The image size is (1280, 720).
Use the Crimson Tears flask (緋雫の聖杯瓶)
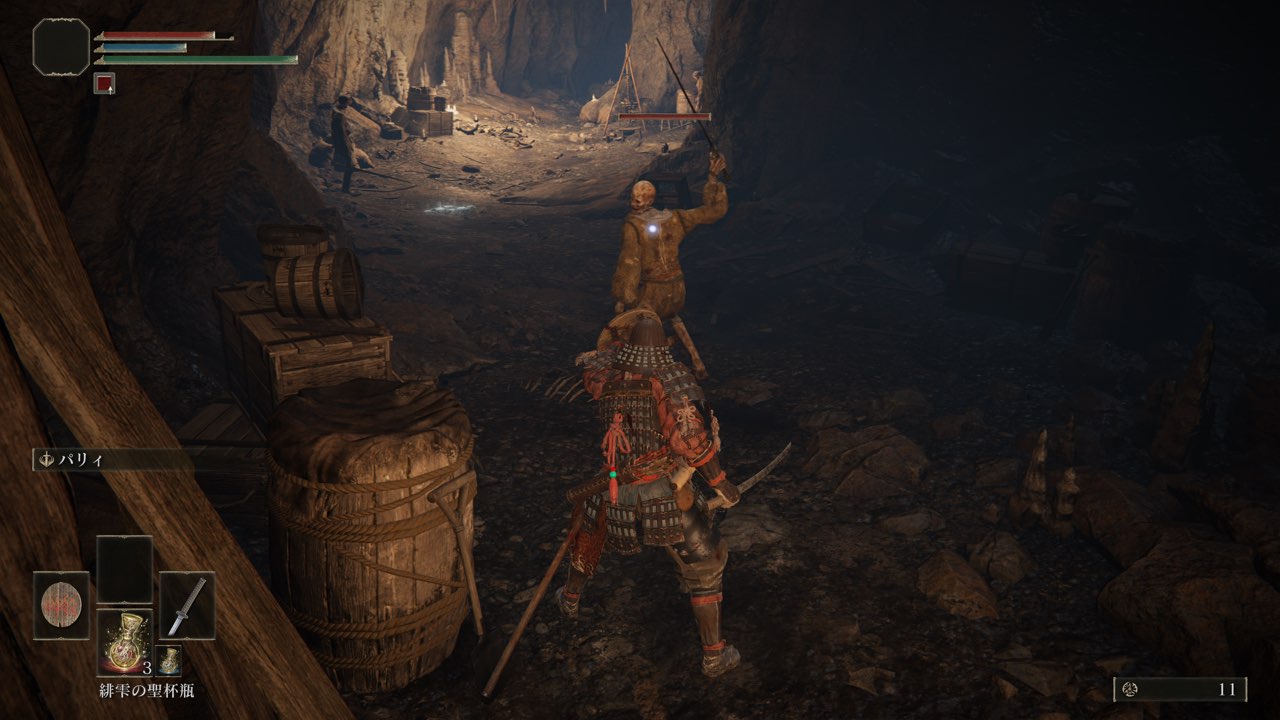coord(125,642)
